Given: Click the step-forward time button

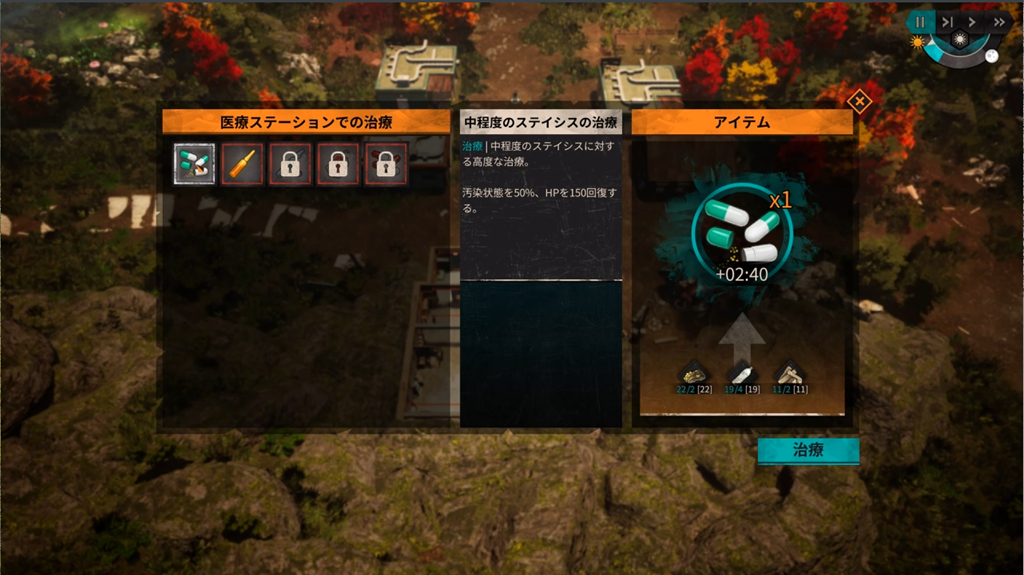Looking at the screenshot, I should click(947, 22).
